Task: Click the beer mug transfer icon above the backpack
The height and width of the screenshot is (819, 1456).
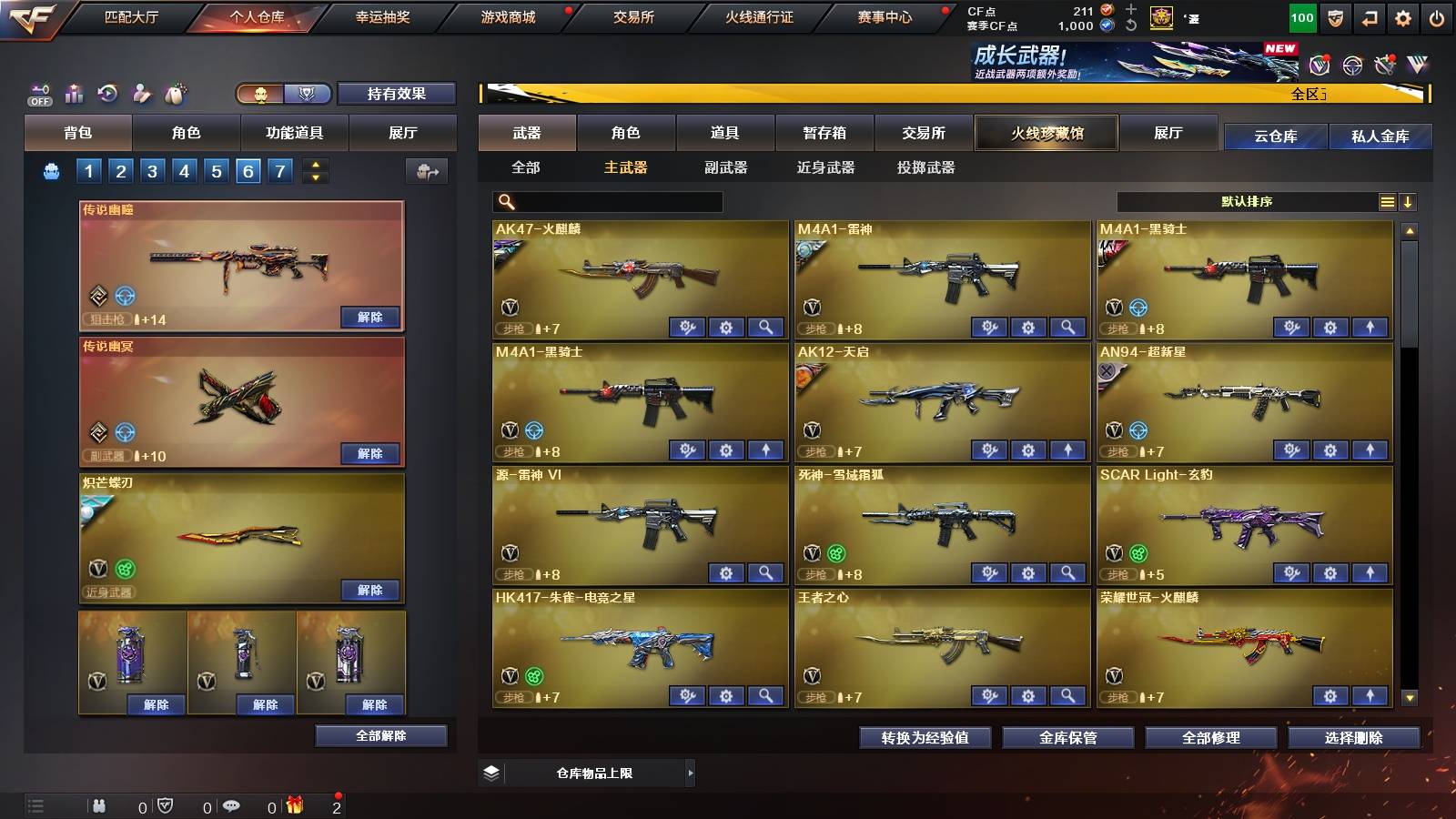Action: pos(428,170)
